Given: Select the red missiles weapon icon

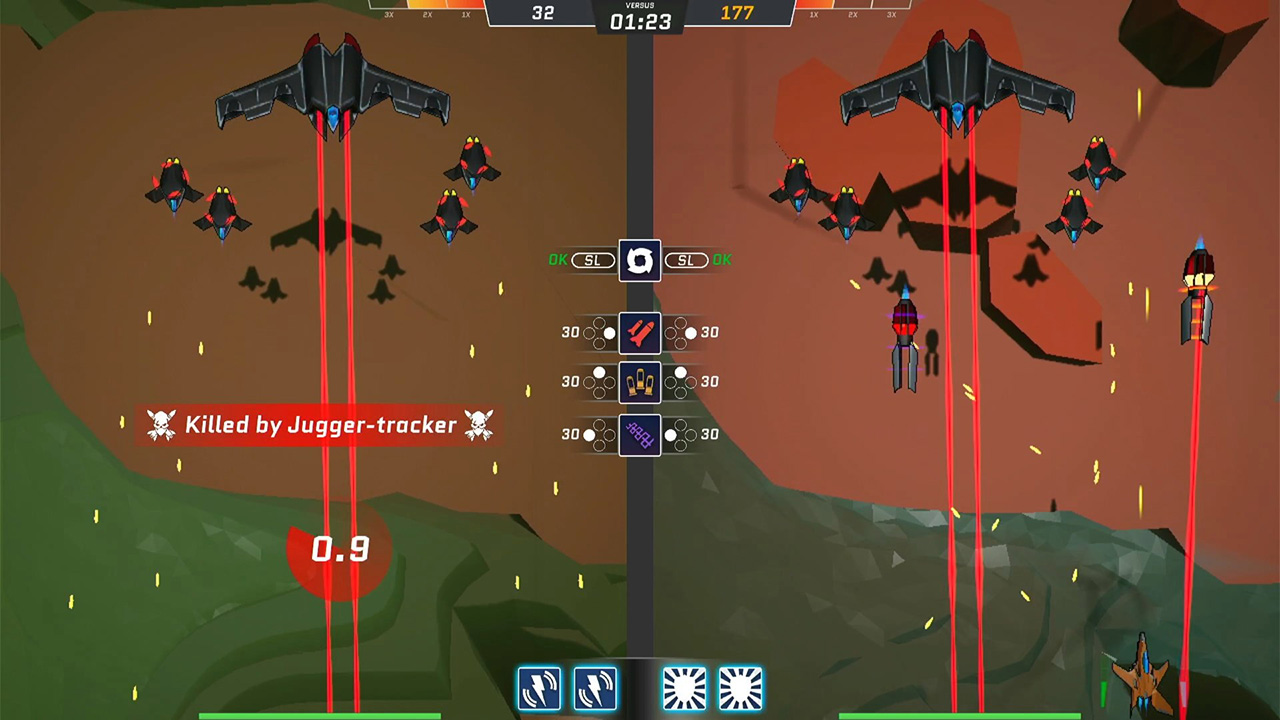Looking at the screenshot, I should (640, 332).
